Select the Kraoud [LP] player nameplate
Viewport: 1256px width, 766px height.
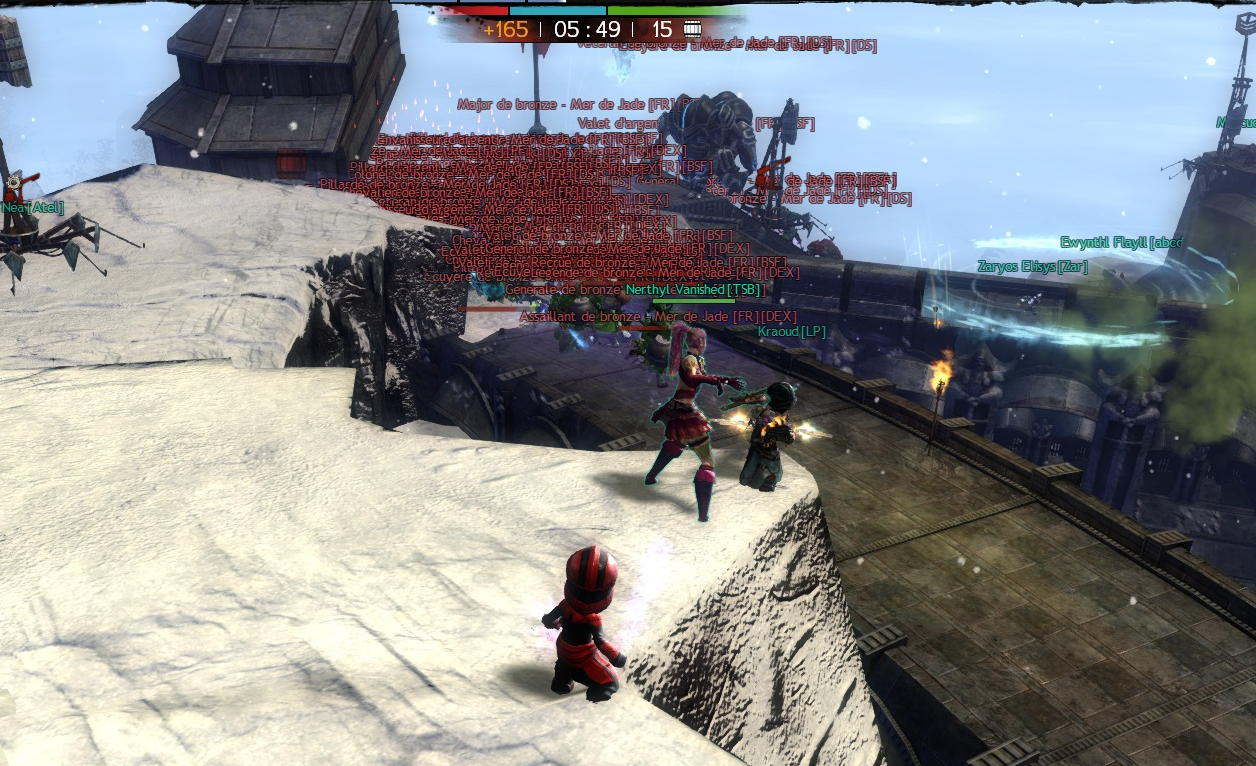pos(791,331)
